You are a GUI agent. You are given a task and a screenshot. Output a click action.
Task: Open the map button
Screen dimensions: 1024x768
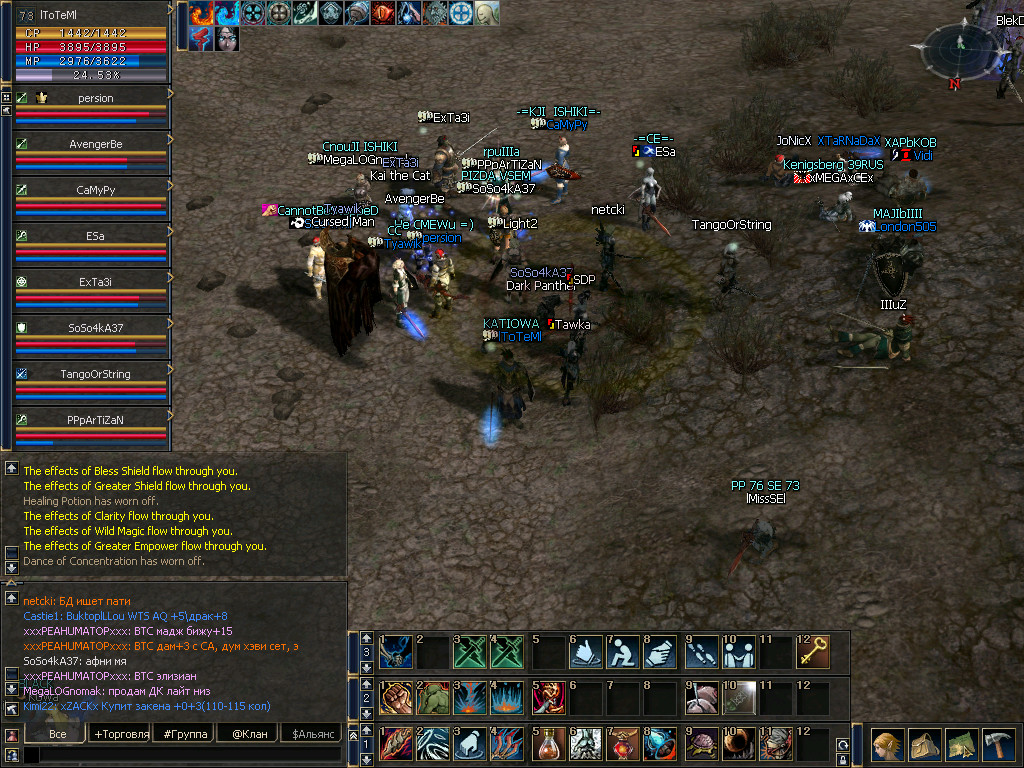pos(962,745)
